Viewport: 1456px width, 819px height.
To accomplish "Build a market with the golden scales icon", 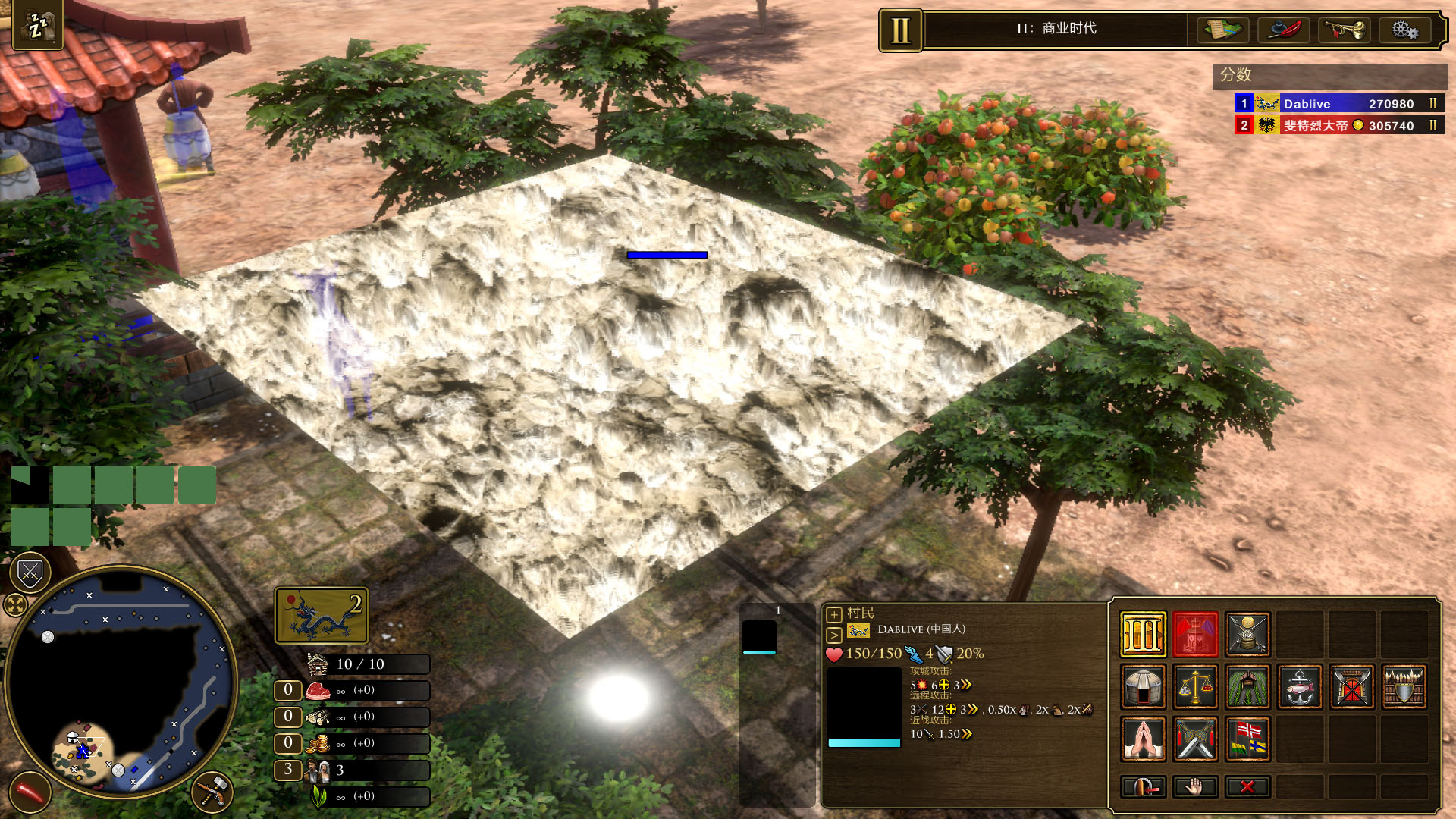I will [x=1195, y=686].
